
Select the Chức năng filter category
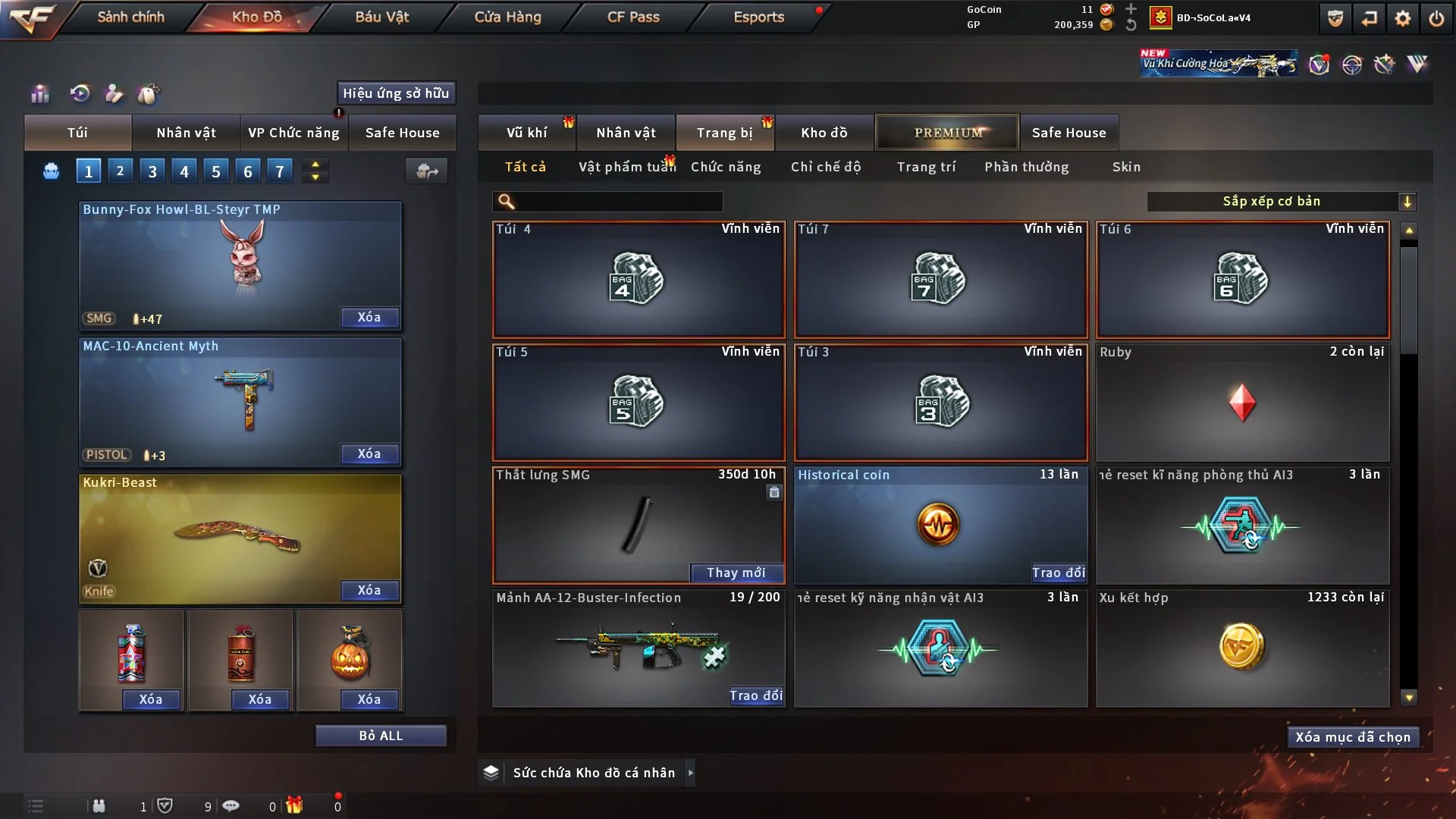coord(726,167)
